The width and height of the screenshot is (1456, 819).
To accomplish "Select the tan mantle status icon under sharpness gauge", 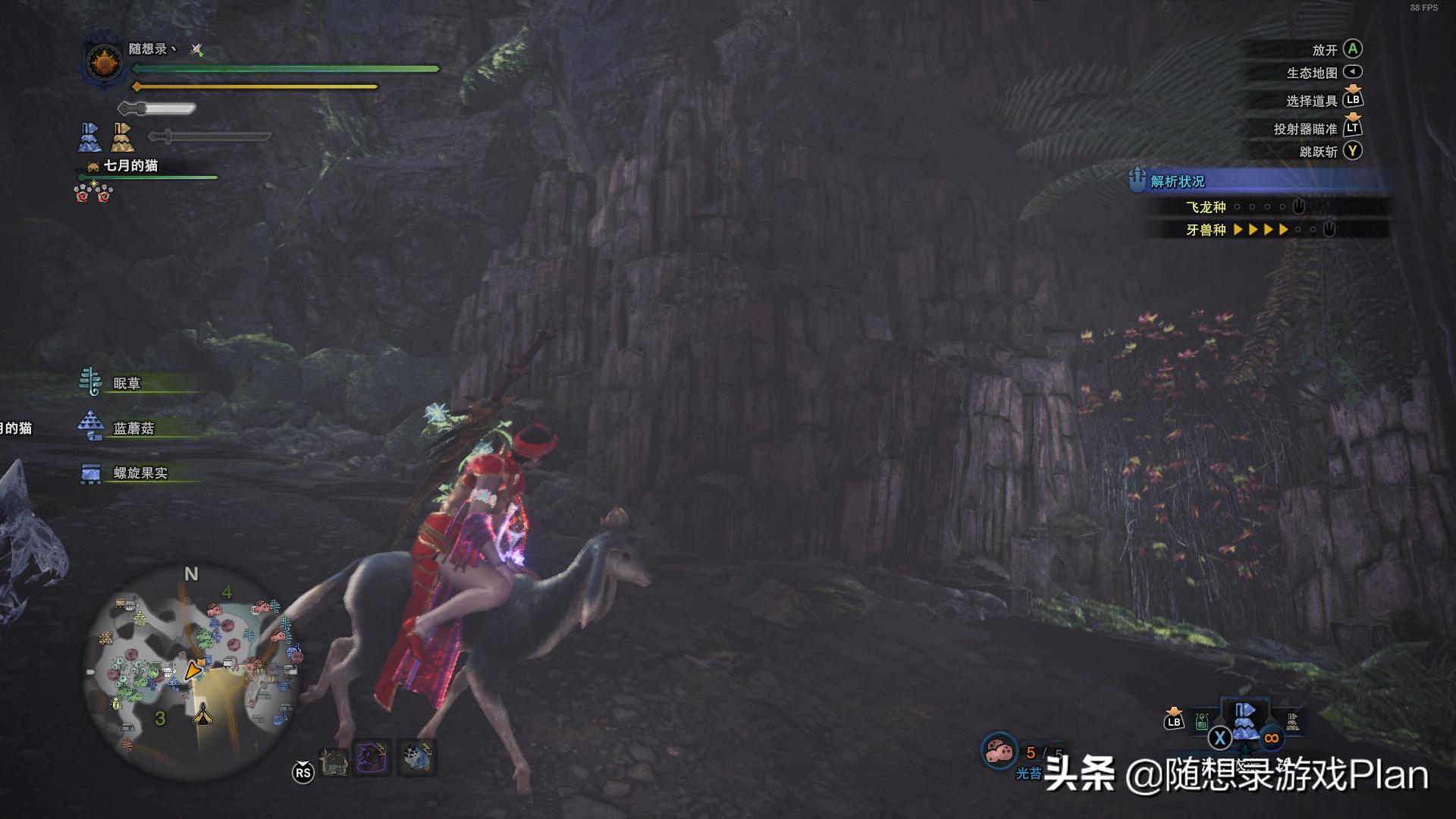I will pos(122,137).
